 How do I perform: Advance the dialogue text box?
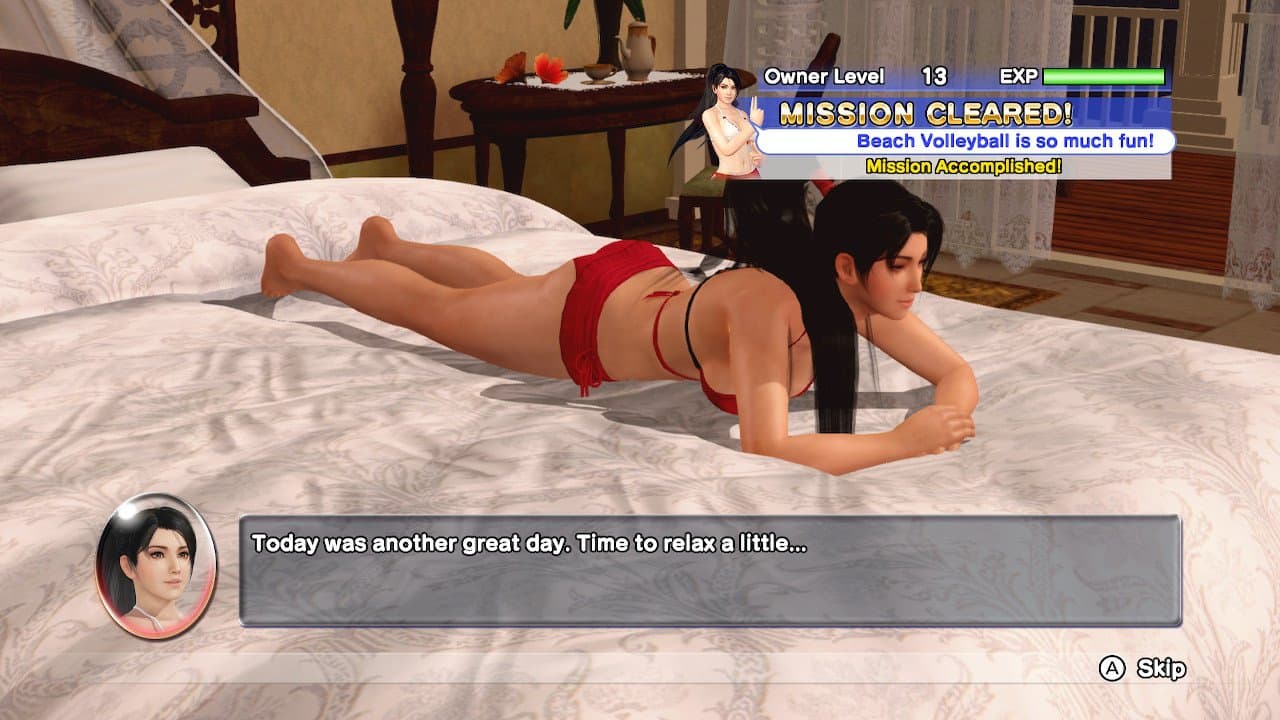pos(710,570)
